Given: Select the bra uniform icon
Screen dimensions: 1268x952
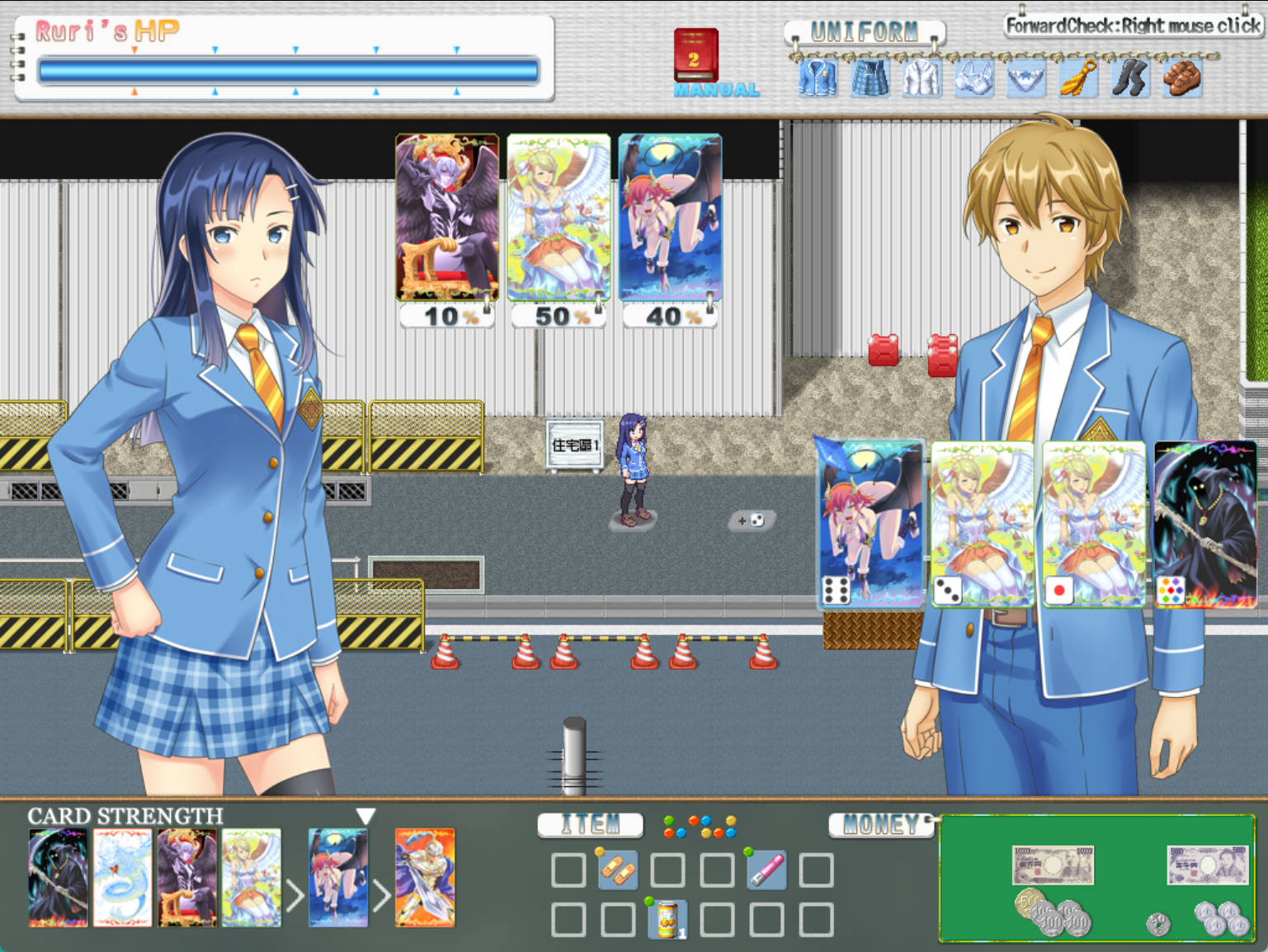Looking at the screenshot, I should (x=973, y=78).
